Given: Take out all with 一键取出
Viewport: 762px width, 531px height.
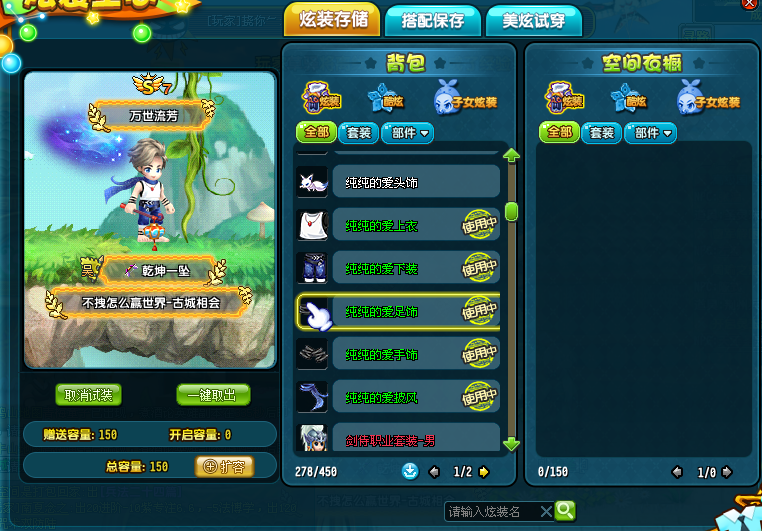Looking at the screenshot, I should [x=212, y=395].
